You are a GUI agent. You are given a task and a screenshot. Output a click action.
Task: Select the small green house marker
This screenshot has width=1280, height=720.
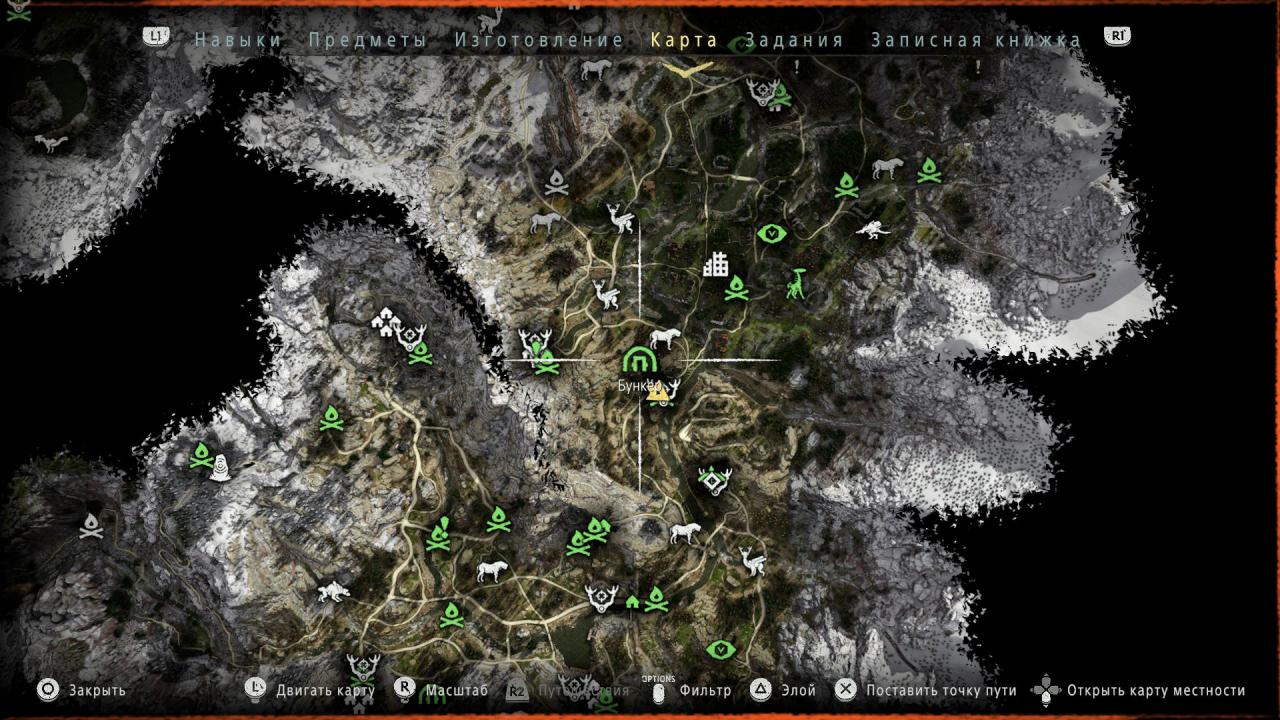pyautogui.click(x=632, y=602)
